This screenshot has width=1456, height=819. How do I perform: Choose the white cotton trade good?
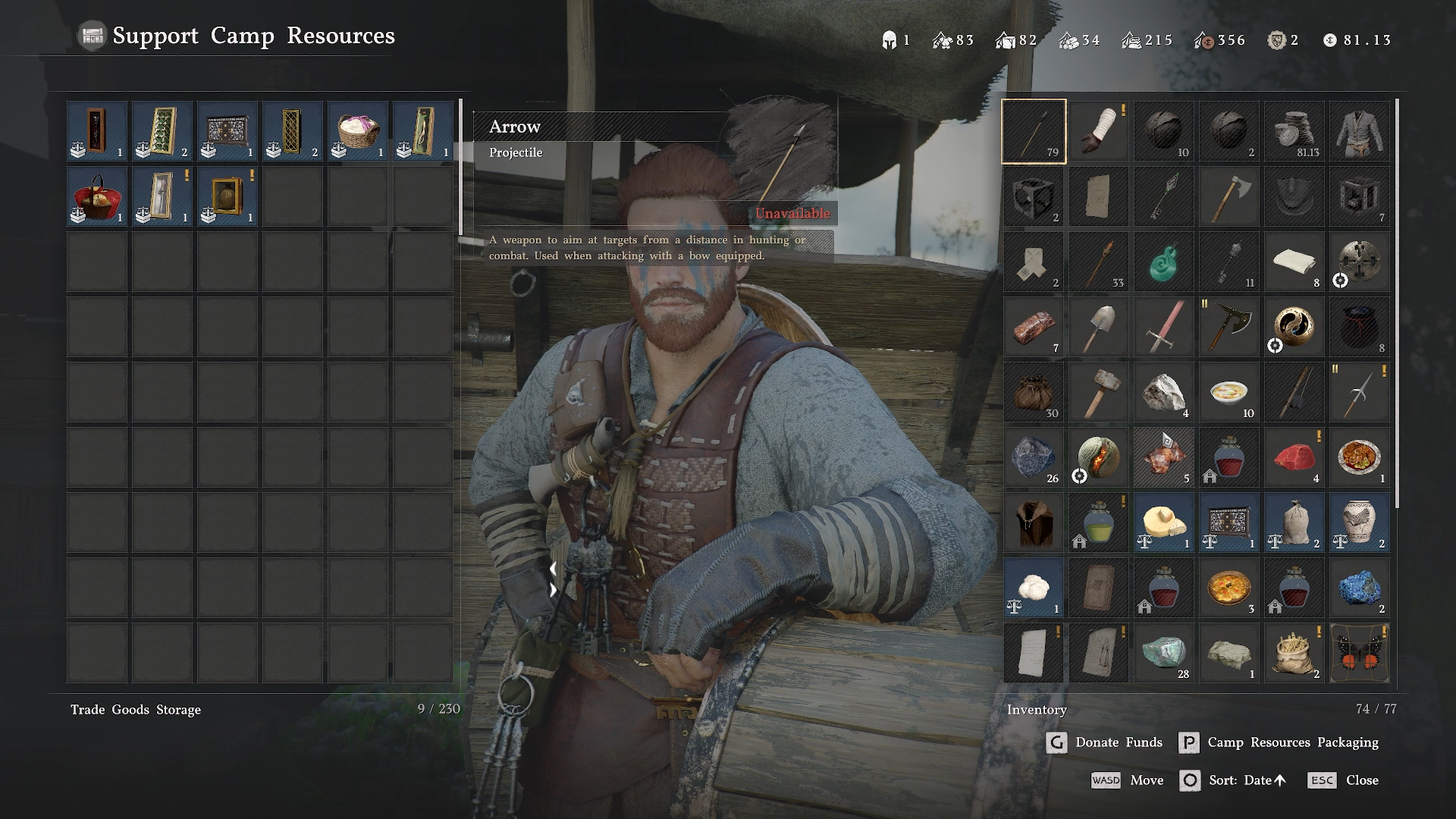pos(1034,588)
